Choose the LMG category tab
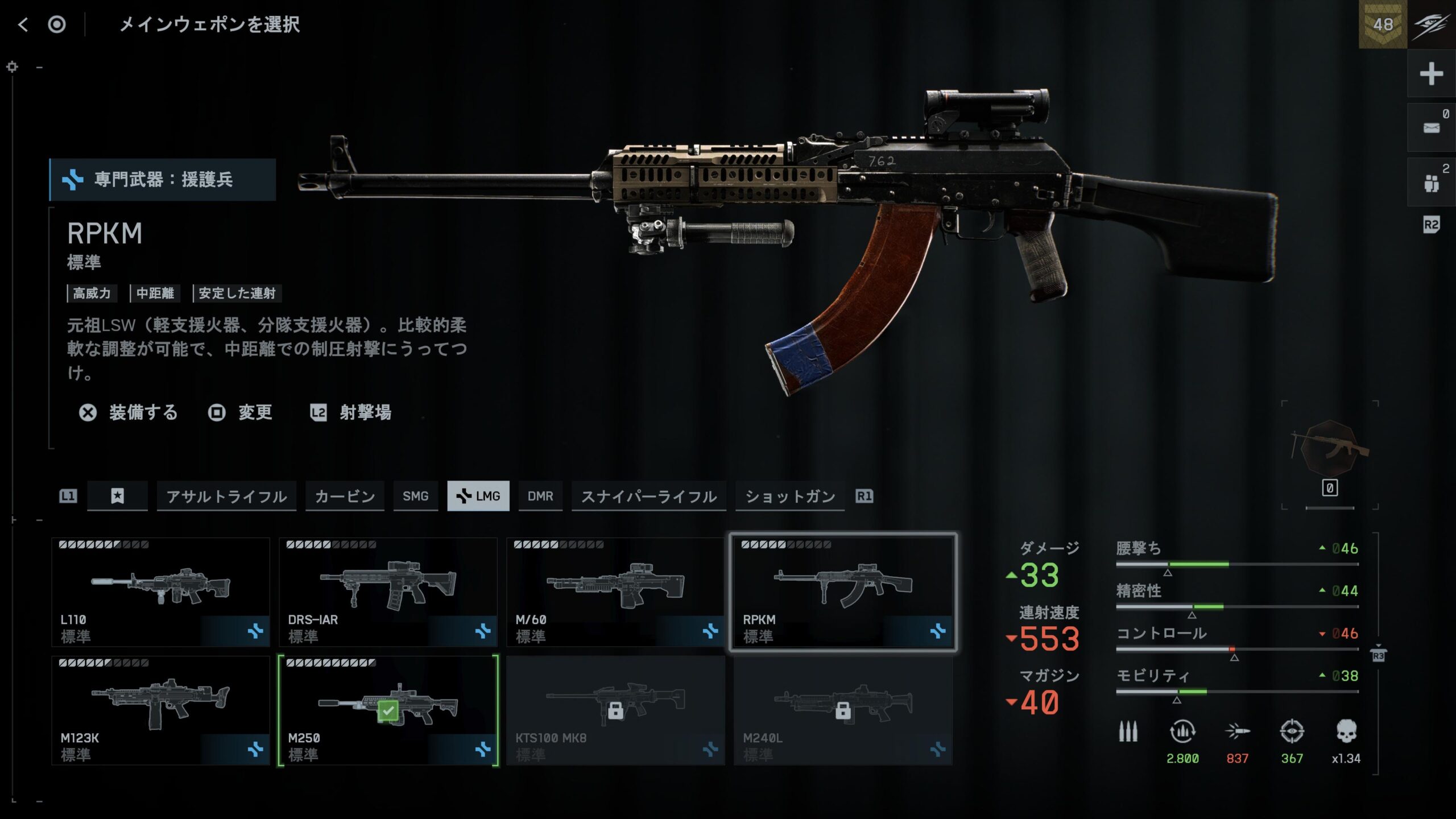Image resolution: width=1456 pixels, height=819 pixels. click(x=478, y=496)
